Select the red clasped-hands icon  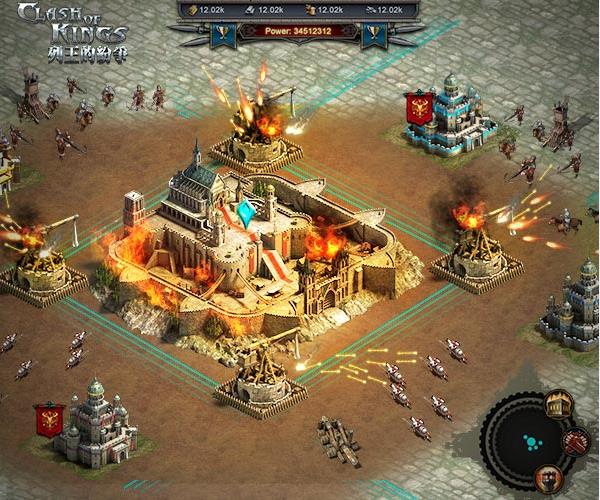tap(575, 441)
